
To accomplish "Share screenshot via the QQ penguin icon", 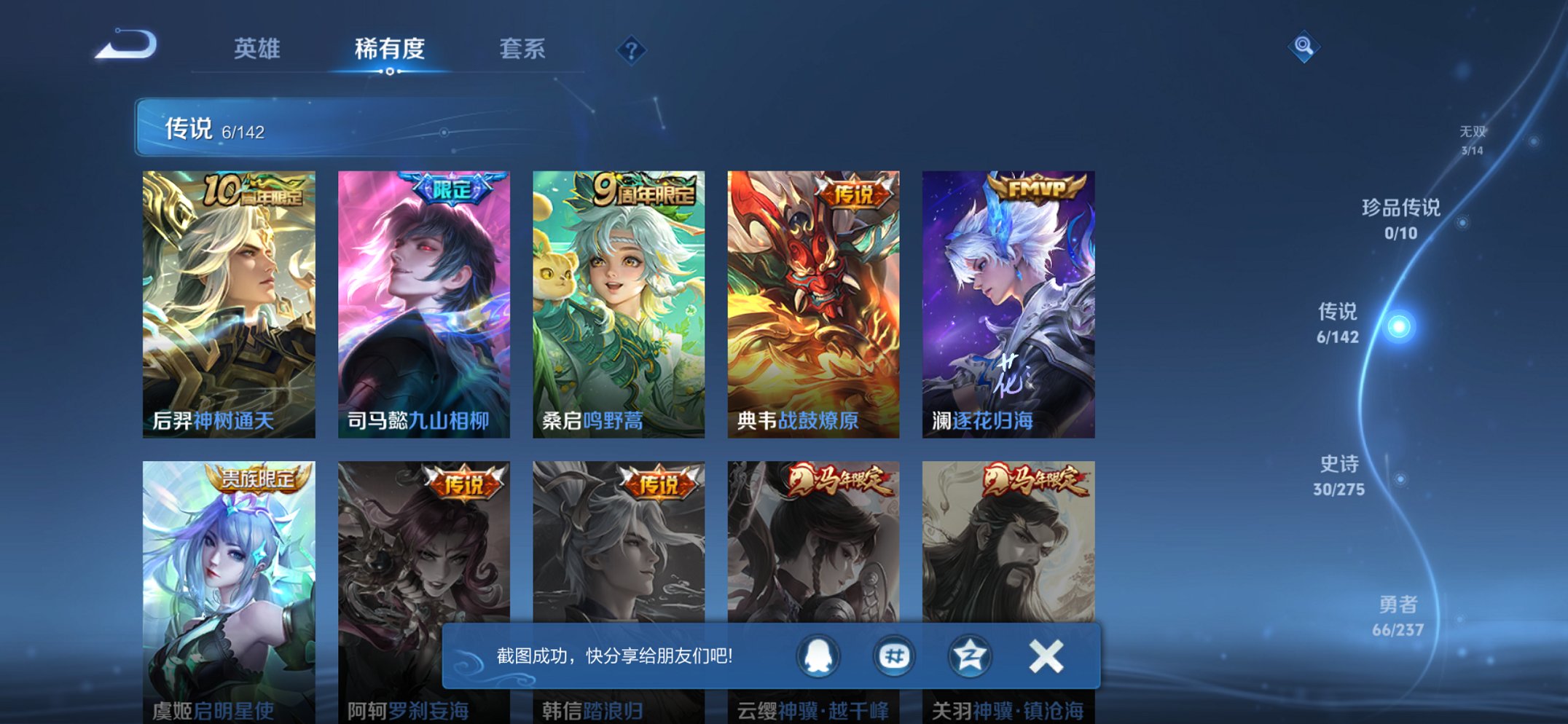I will point(817,656).
